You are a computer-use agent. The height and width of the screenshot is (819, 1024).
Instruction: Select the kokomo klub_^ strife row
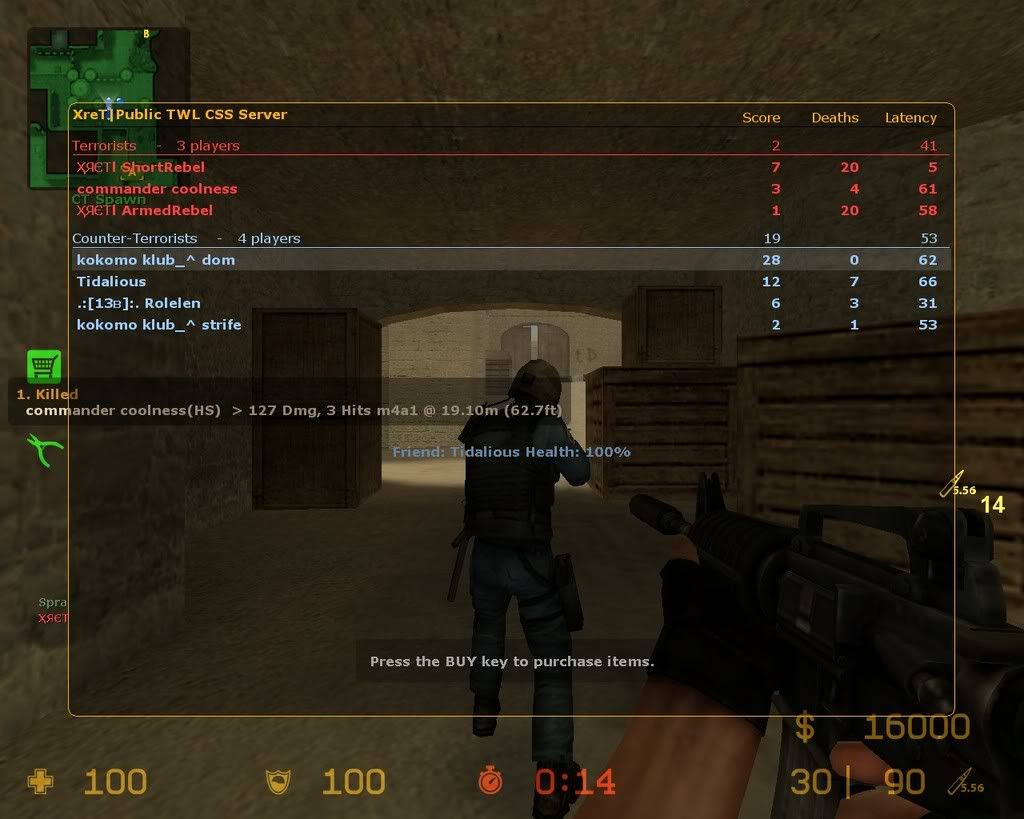click(x=159, y=324)
